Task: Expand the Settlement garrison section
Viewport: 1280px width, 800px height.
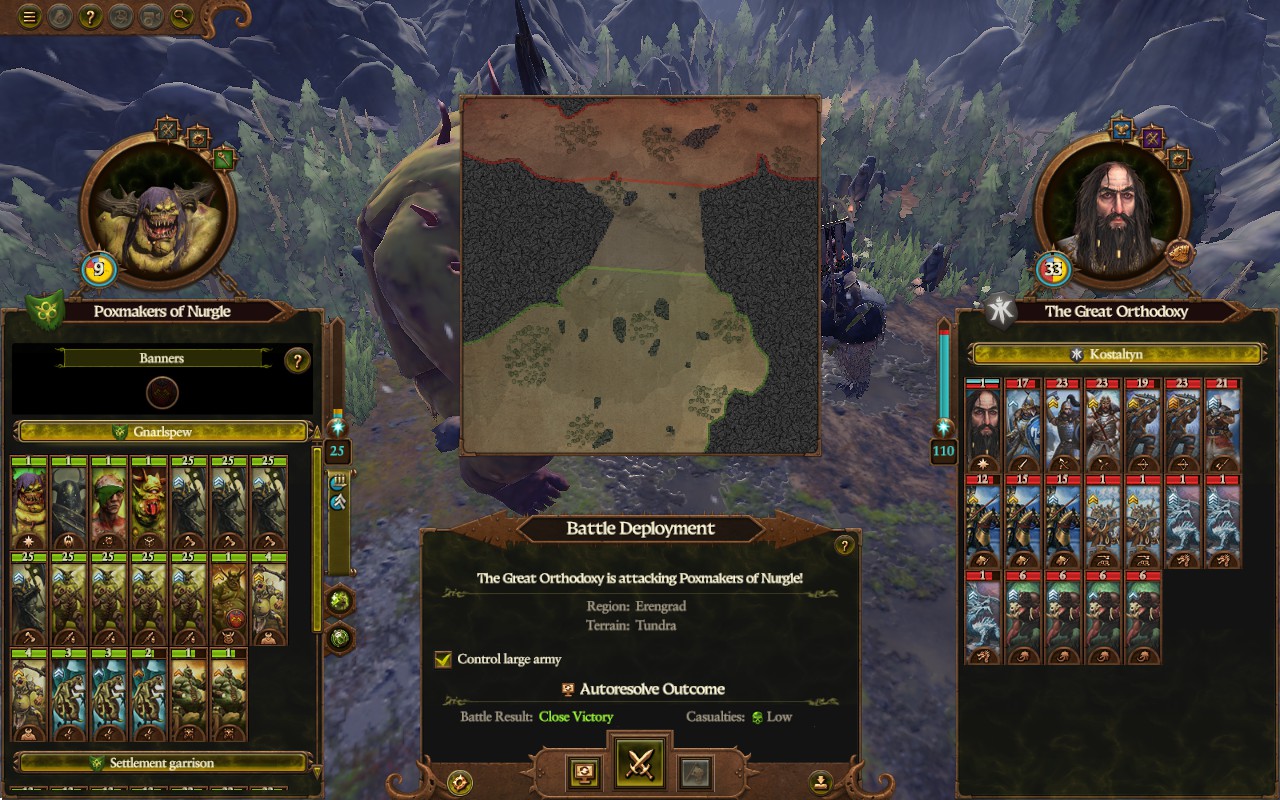Action: point(160,763)
